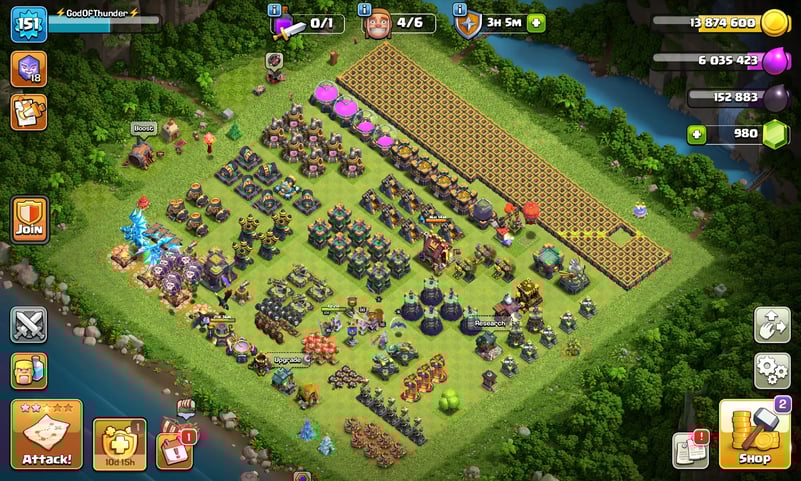Open the gold pass 10d 15h button
Screen dimensions: 801x481
pos(119,443)
